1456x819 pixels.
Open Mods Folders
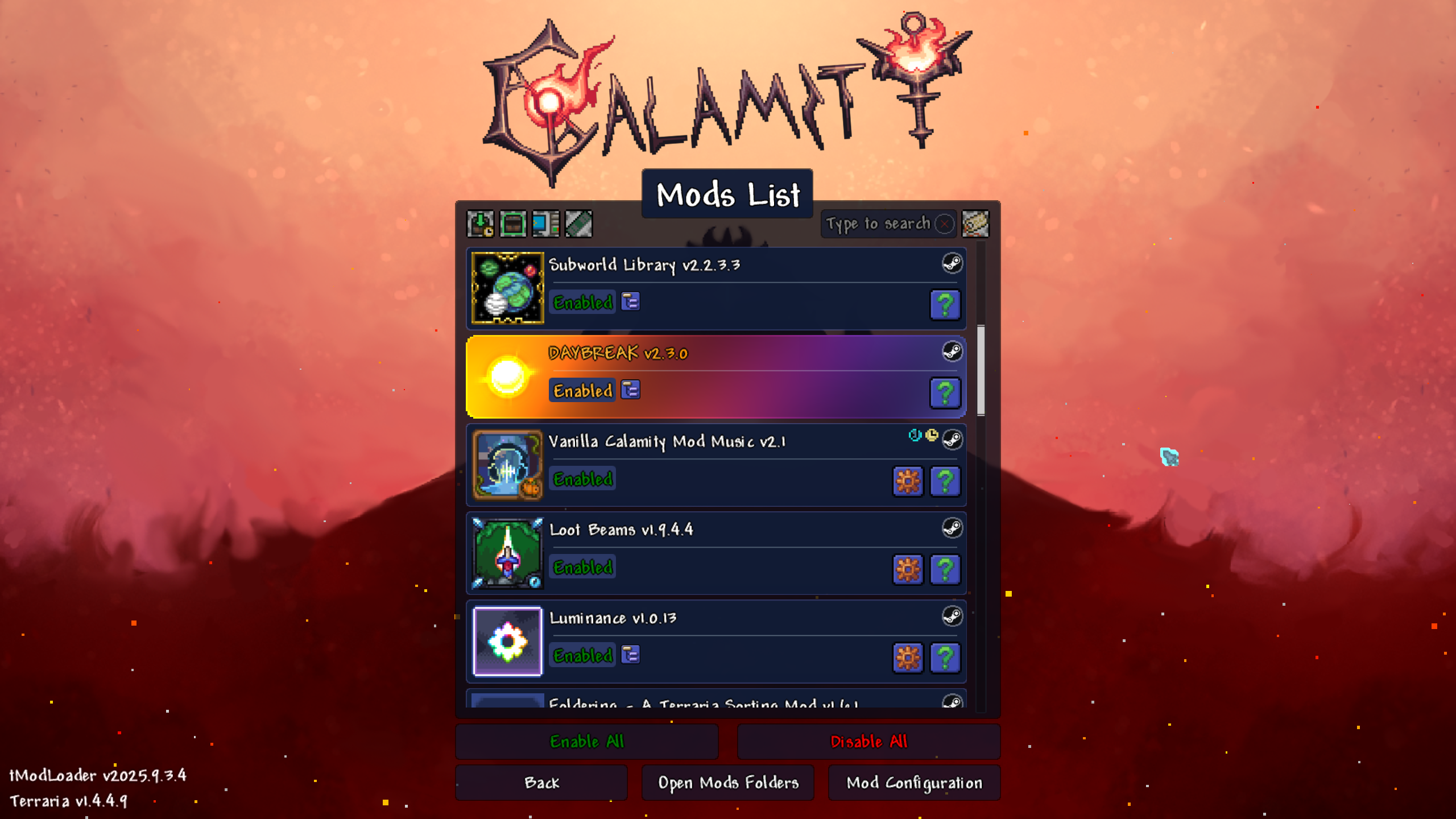[727, 783]
